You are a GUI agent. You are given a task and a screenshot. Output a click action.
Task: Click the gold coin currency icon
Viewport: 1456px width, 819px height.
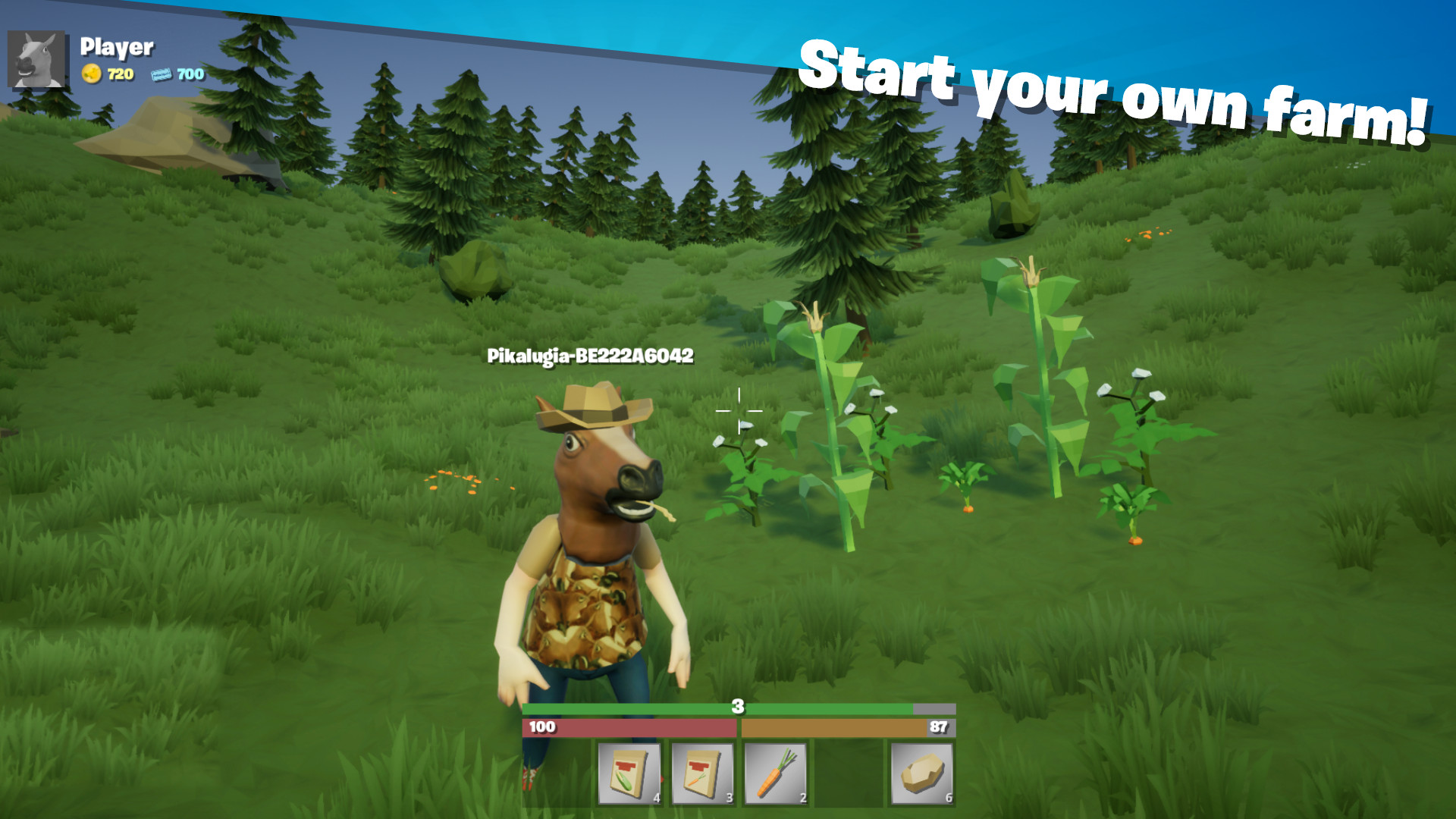click(x=93, y=75)
